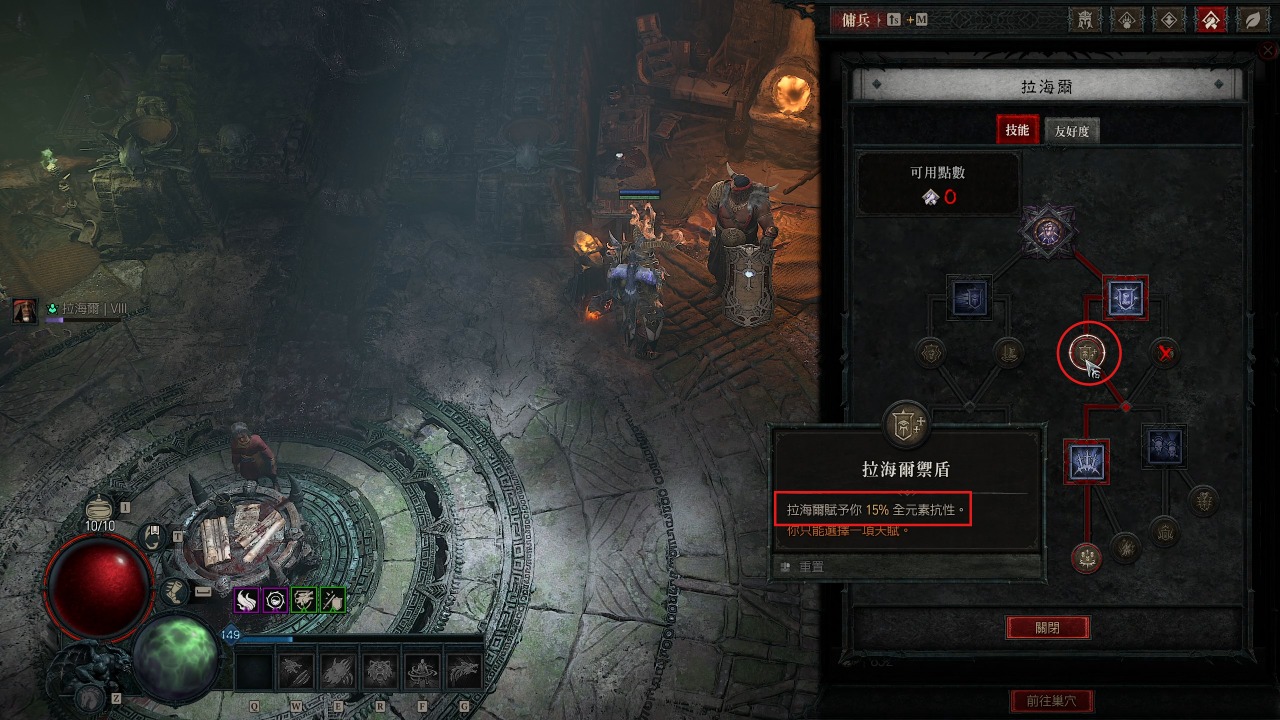The image size is (1280, 720).
Task: Use the healing potion flask icon
Action: click(99, 508)
